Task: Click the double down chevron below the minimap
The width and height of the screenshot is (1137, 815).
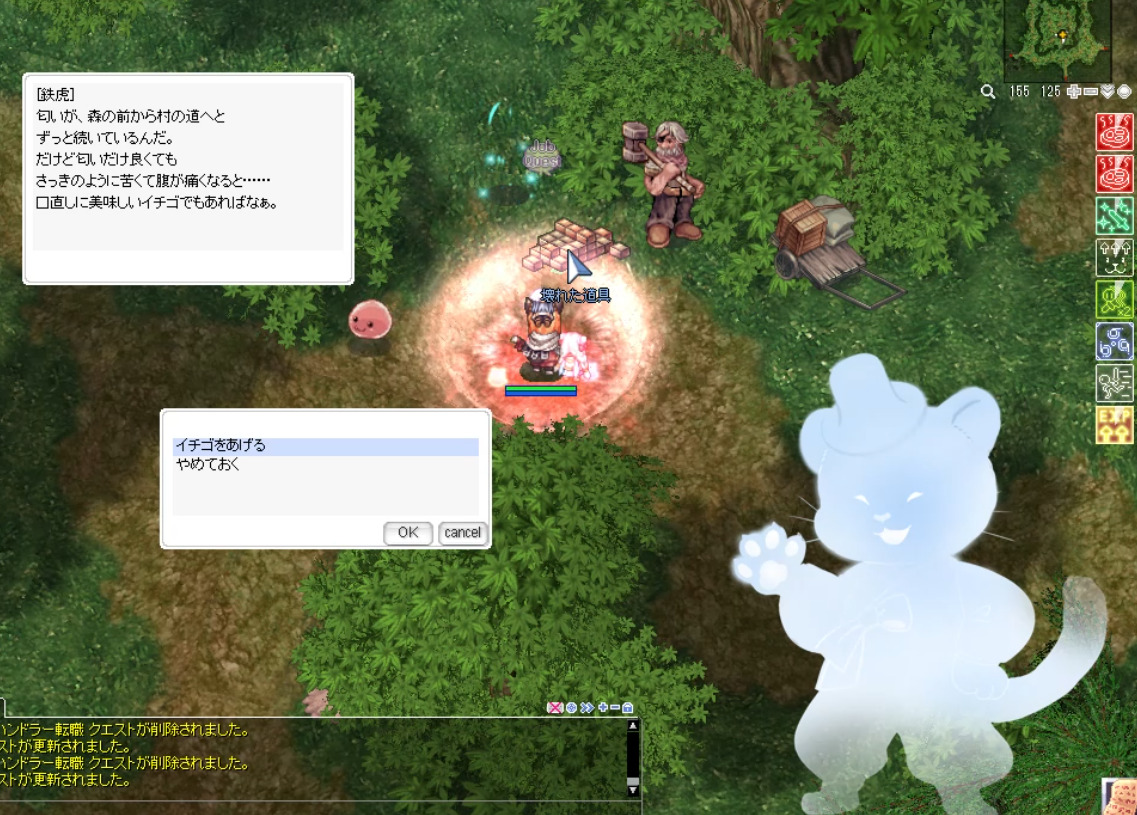Action: [x=1107, y=92]
